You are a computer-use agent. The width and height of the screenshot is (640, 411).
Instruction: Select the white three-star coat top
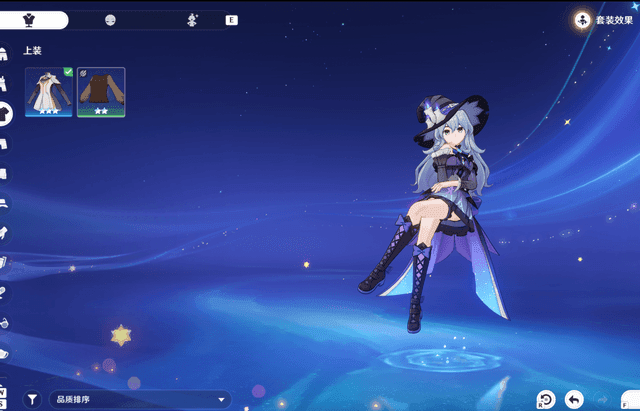click(49, 92)
